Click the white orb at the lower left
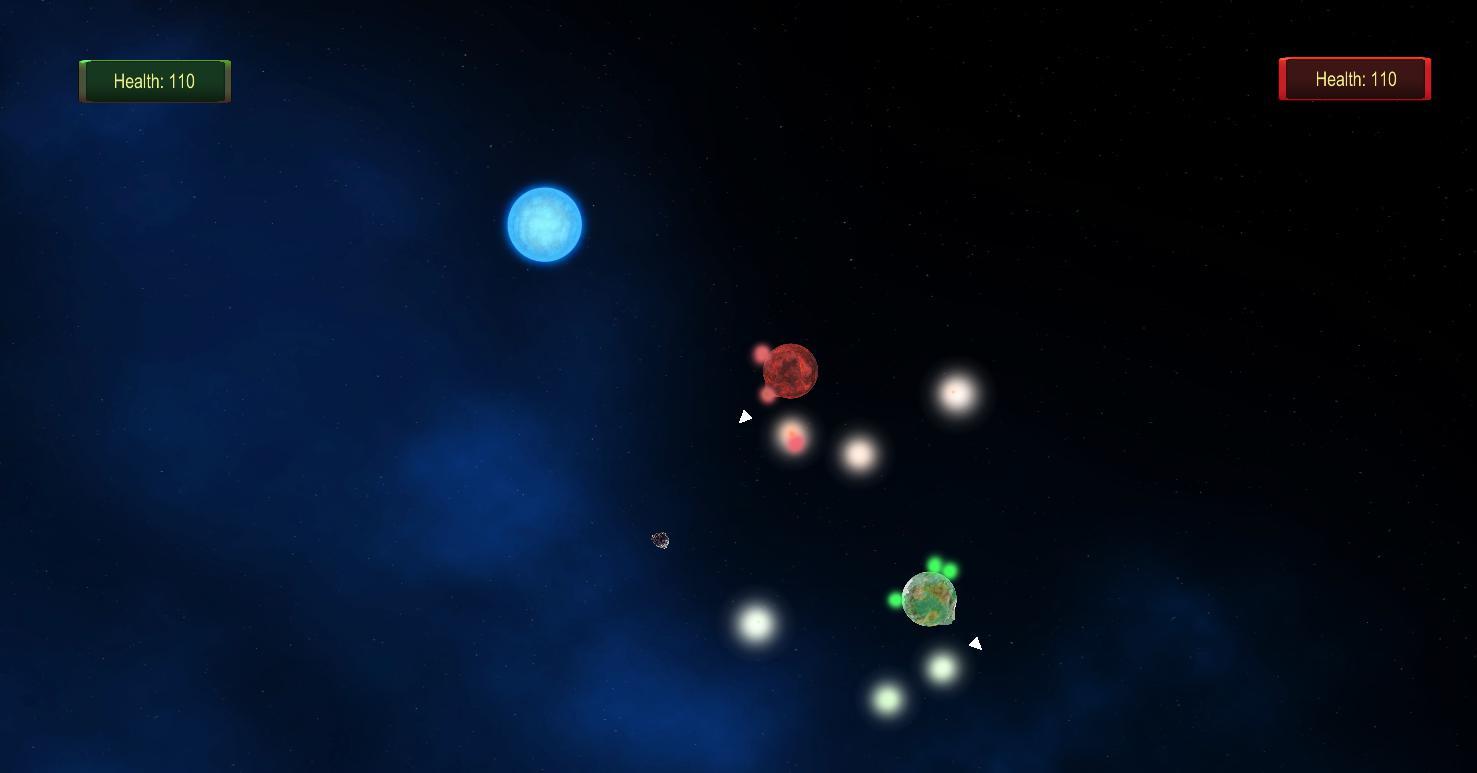 pyautogui.click(x=758, y=624)
